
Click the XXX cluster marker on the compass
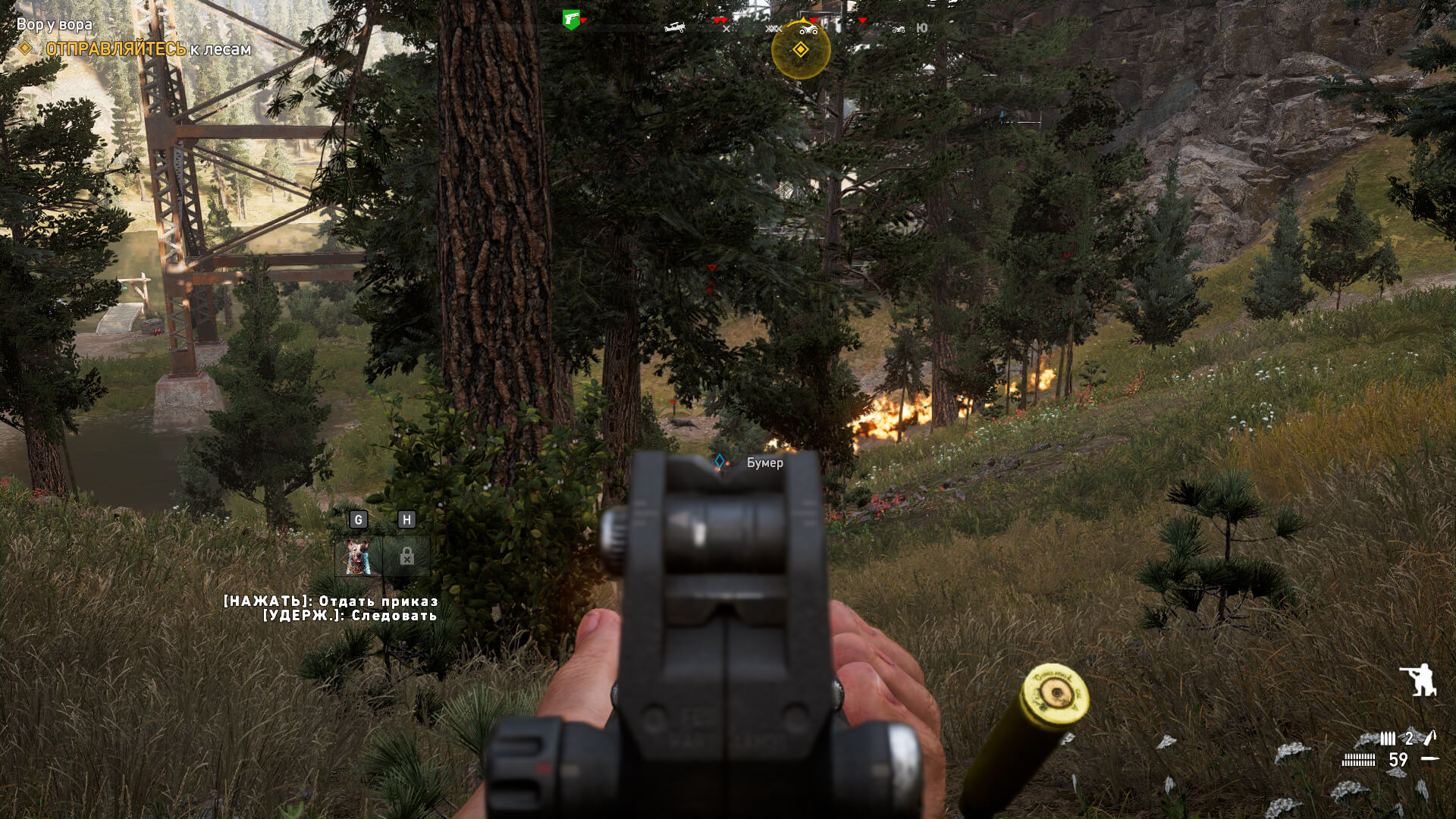773,29
